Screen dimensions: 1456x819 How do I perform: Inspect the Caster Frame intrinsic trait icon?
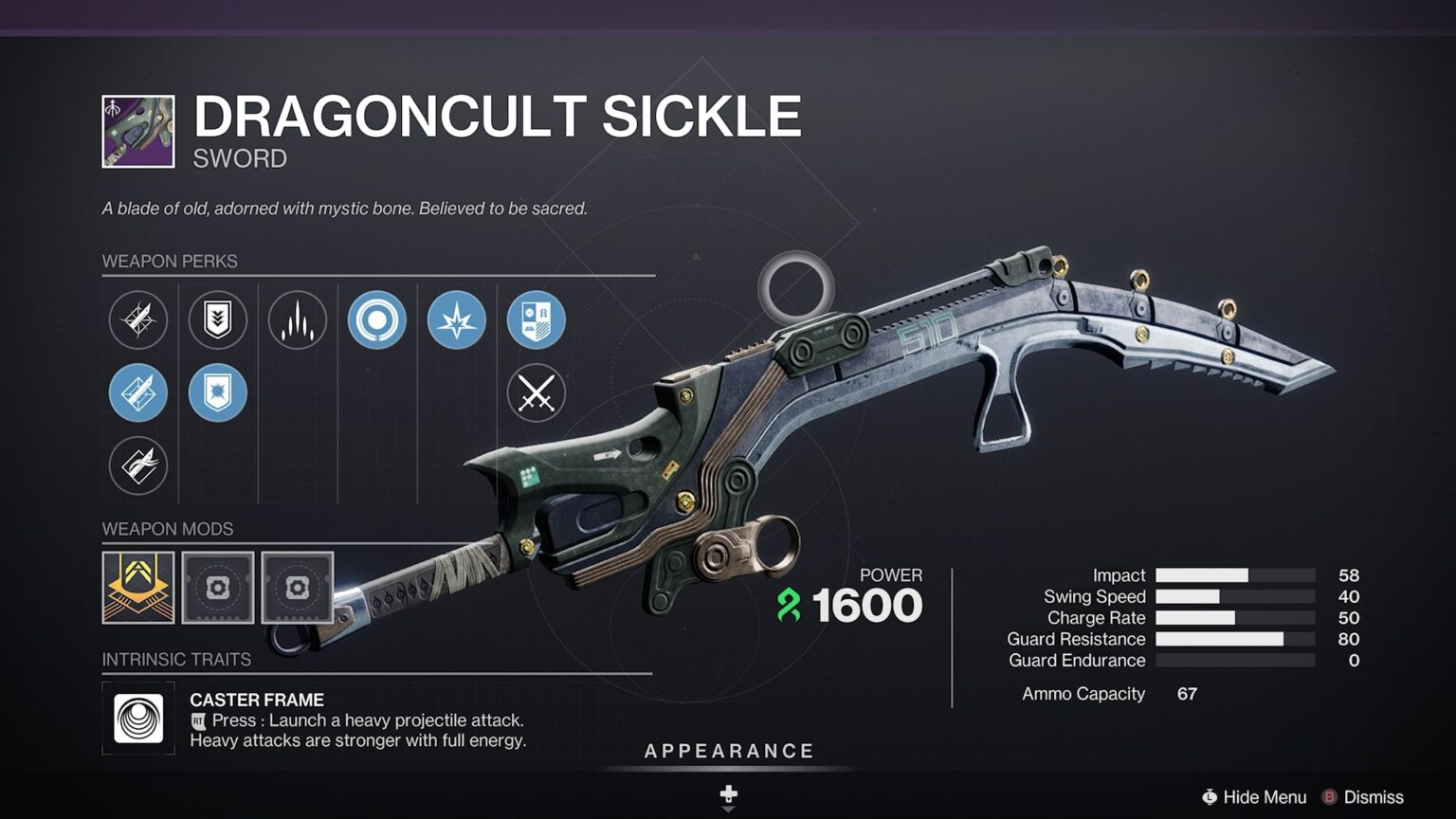click(x=138, y=719)
